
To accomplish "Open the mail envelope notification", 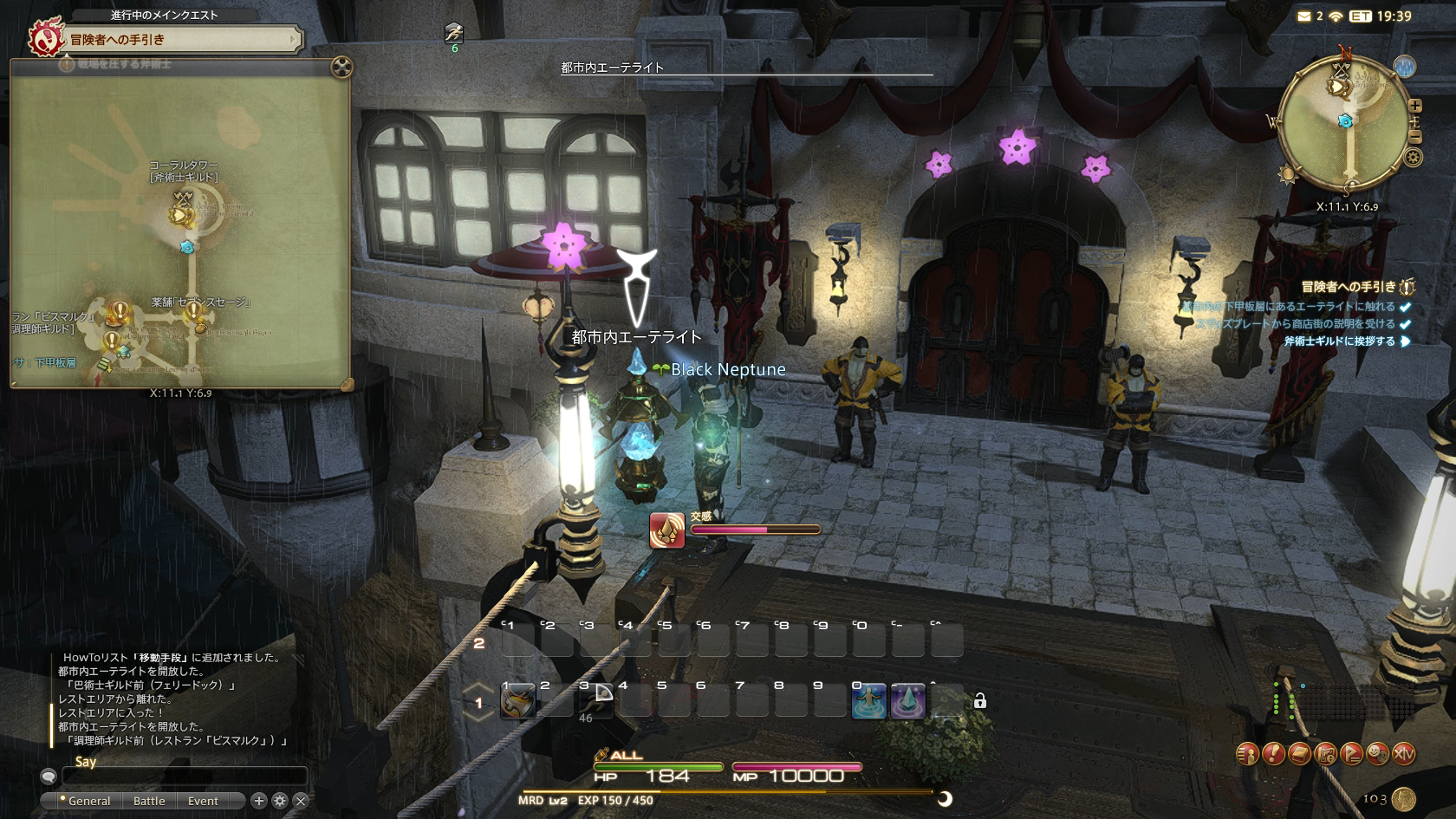I will pos(1304,16).
